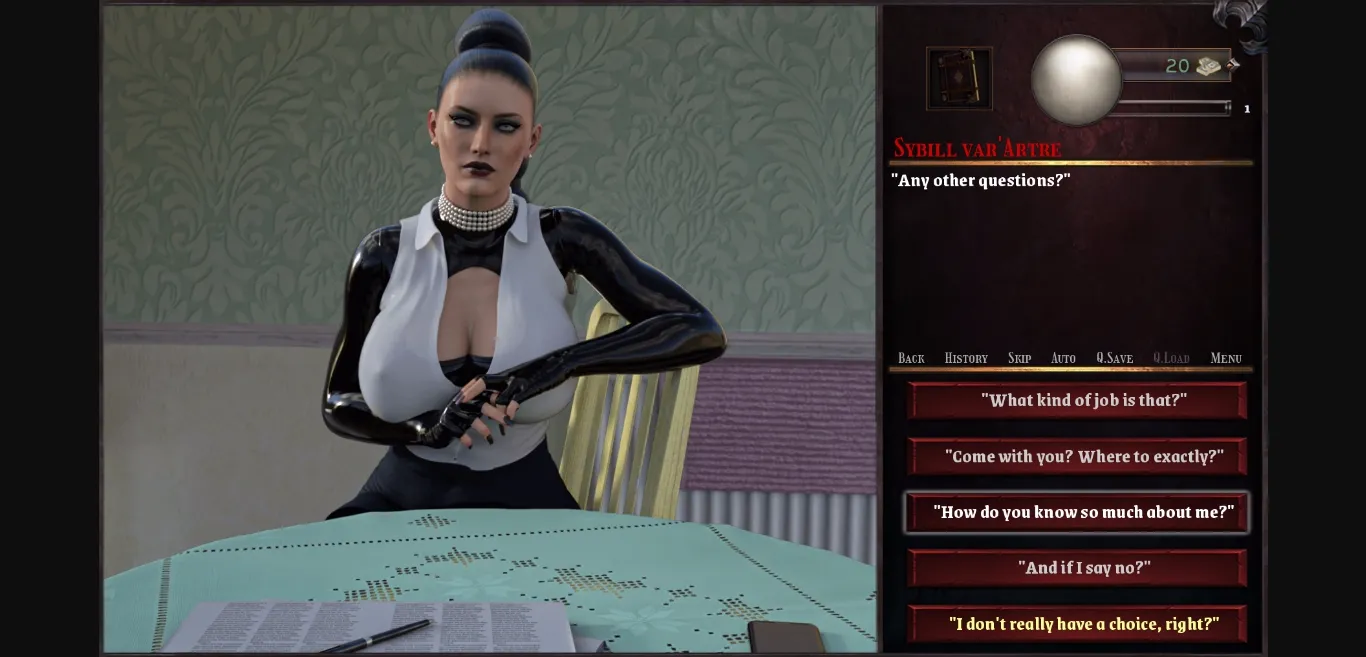
Task: Enable Auto-advance
Action: (1063, 358)
